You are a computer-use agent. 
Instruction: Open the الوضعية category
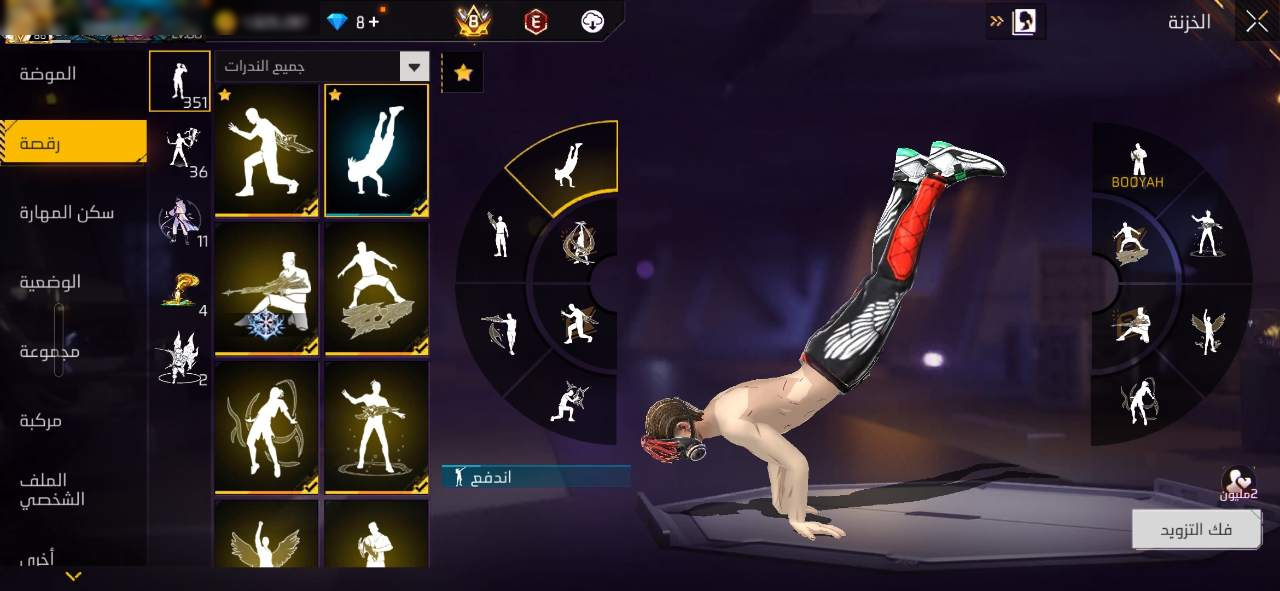(x=50, y=282)
